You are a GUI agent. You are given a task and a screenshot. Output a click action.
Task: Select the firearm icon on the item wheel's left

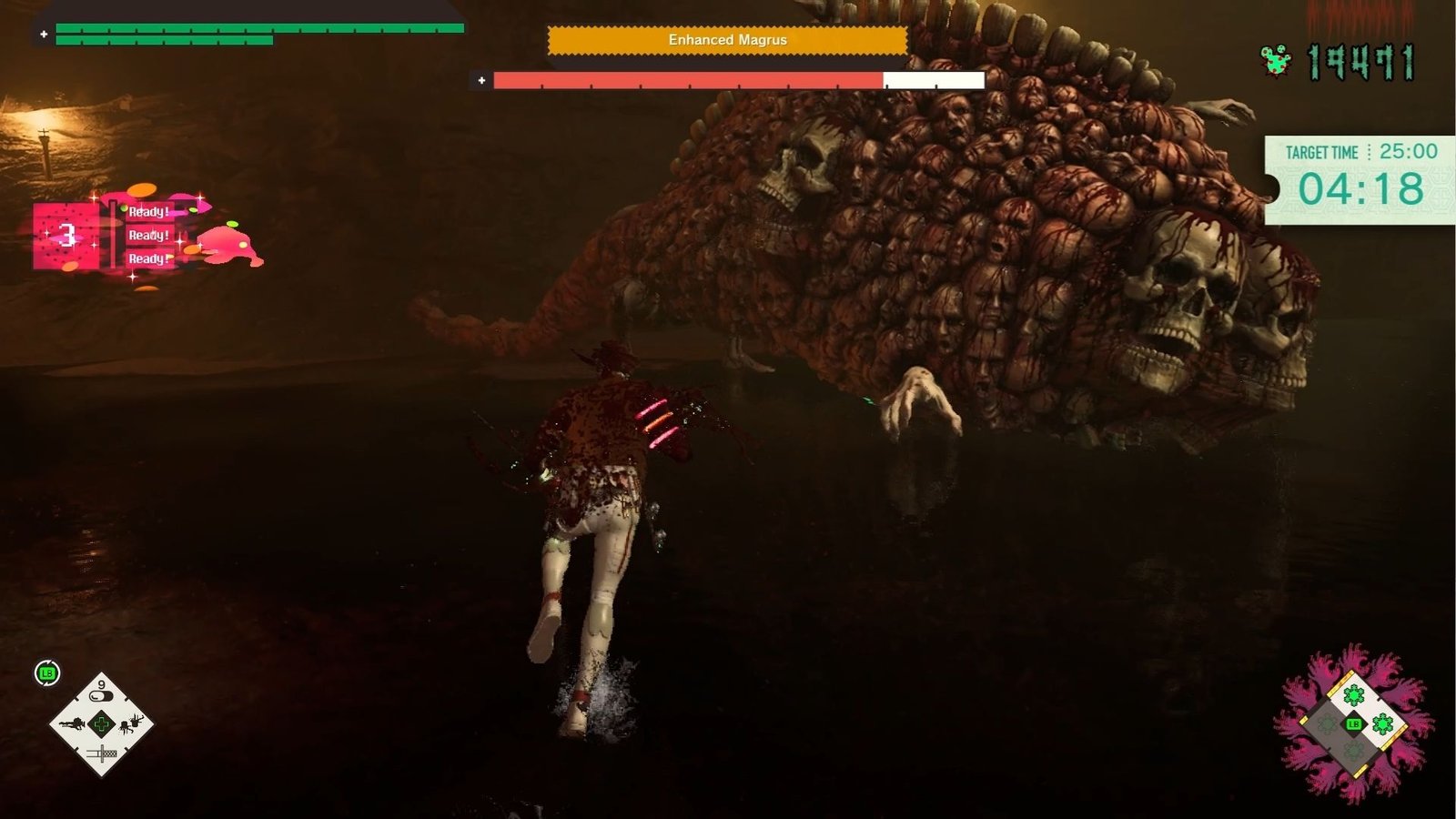pos(73,724)
